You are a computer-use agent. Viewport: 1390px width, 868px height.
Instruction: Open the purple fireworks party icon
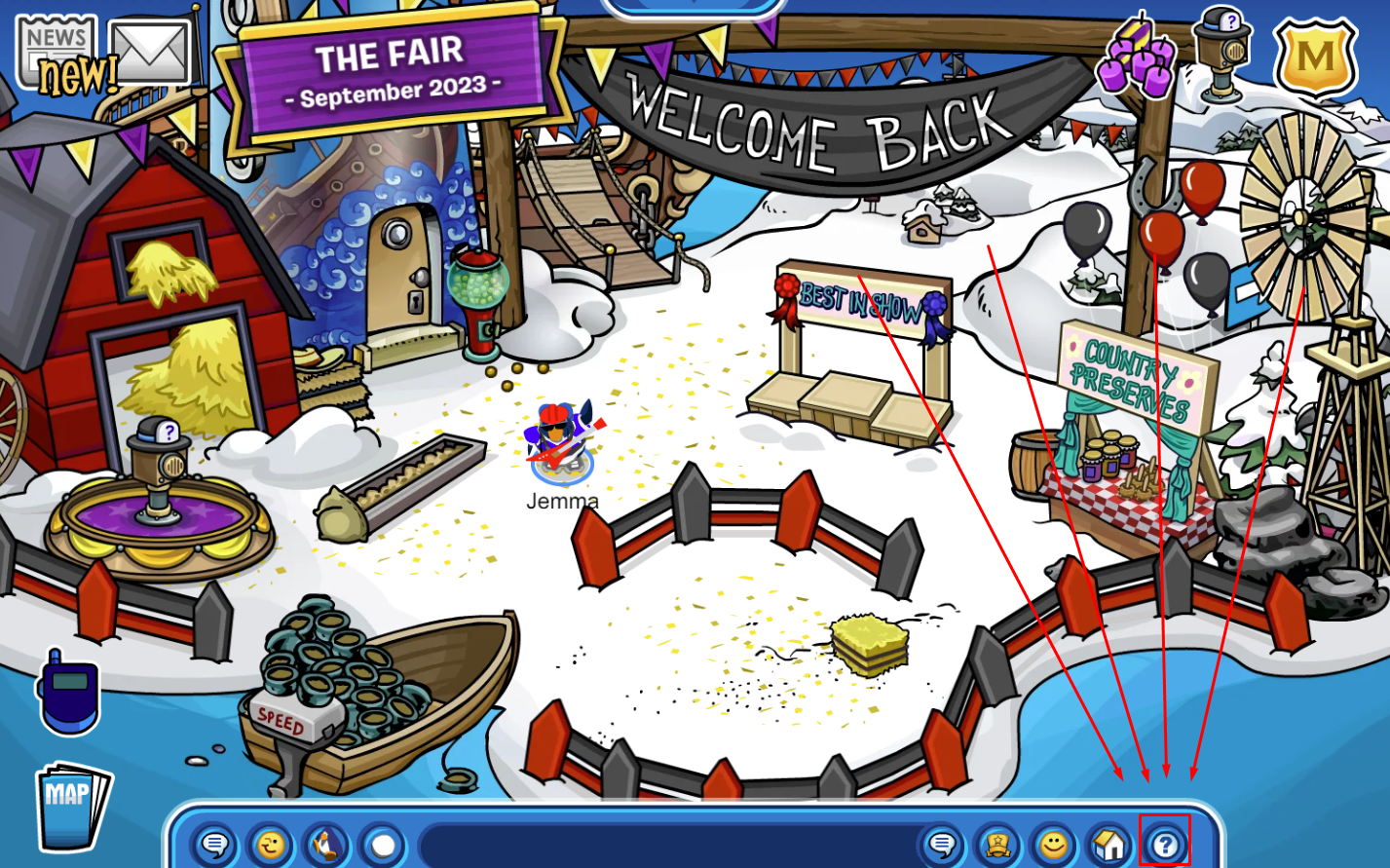point(1137,57)
